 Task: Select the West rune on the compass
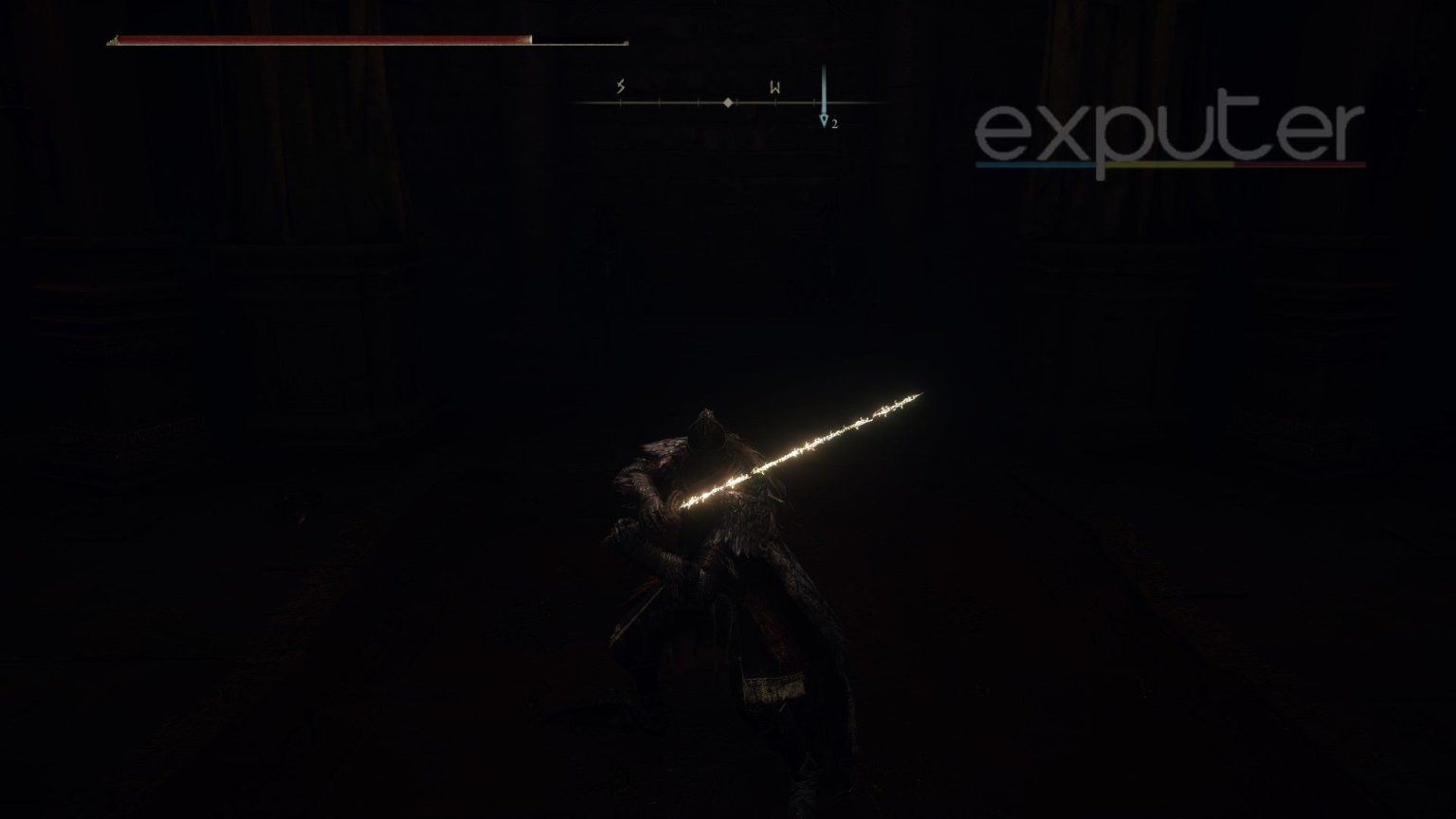(x=774, y=88)
